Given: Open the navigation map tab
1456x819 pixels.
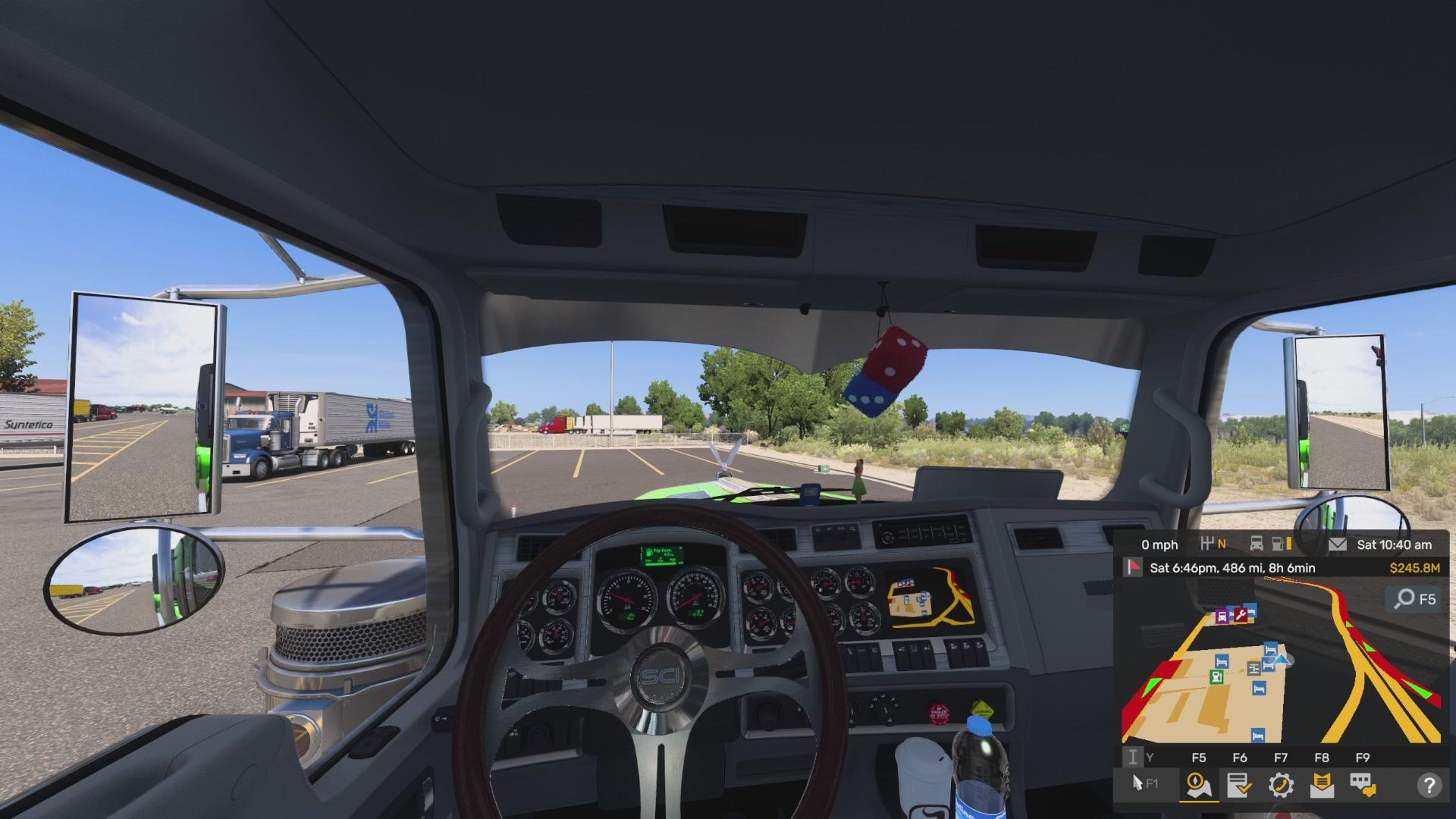Looking at the screenshot, I should (1199, 785).
